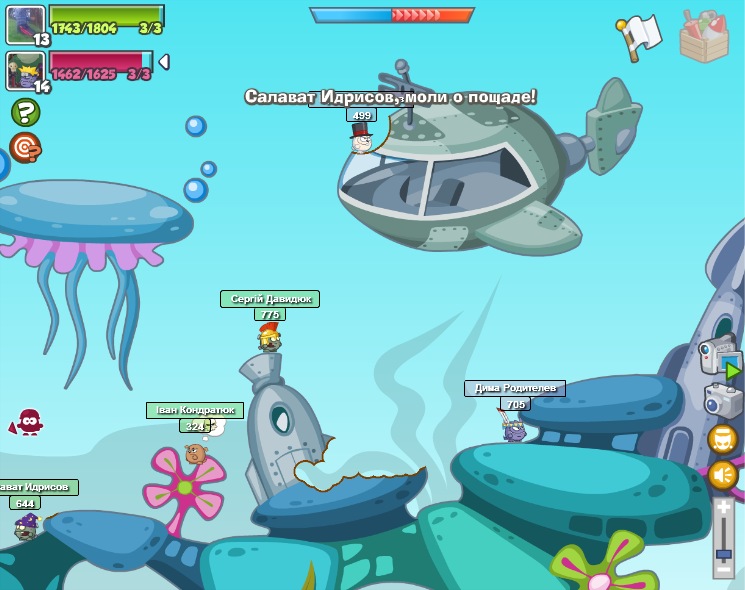Start video recording with the camcorder icon

[x=719, y=357]
